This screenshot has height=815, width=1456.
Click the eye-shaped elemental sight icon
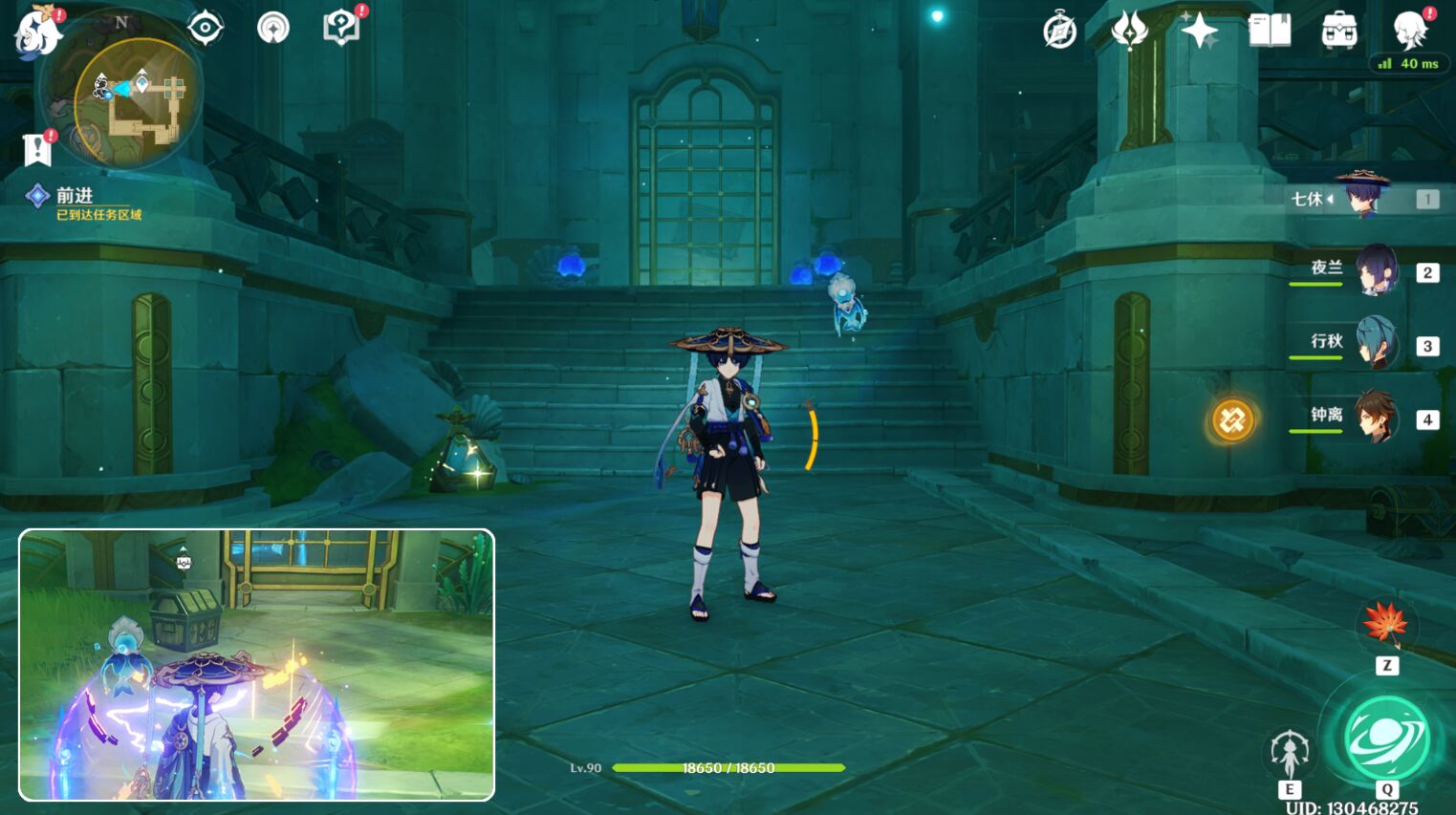pyautogui.click(x=205, y=28)
